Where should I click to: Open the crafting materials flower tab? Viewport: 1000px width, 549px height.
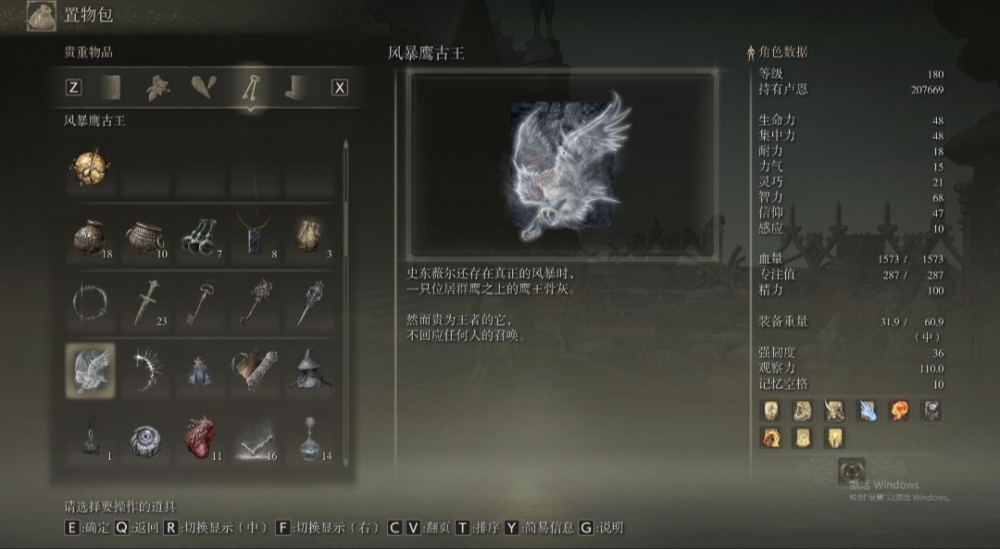click(x=157, y=87)
